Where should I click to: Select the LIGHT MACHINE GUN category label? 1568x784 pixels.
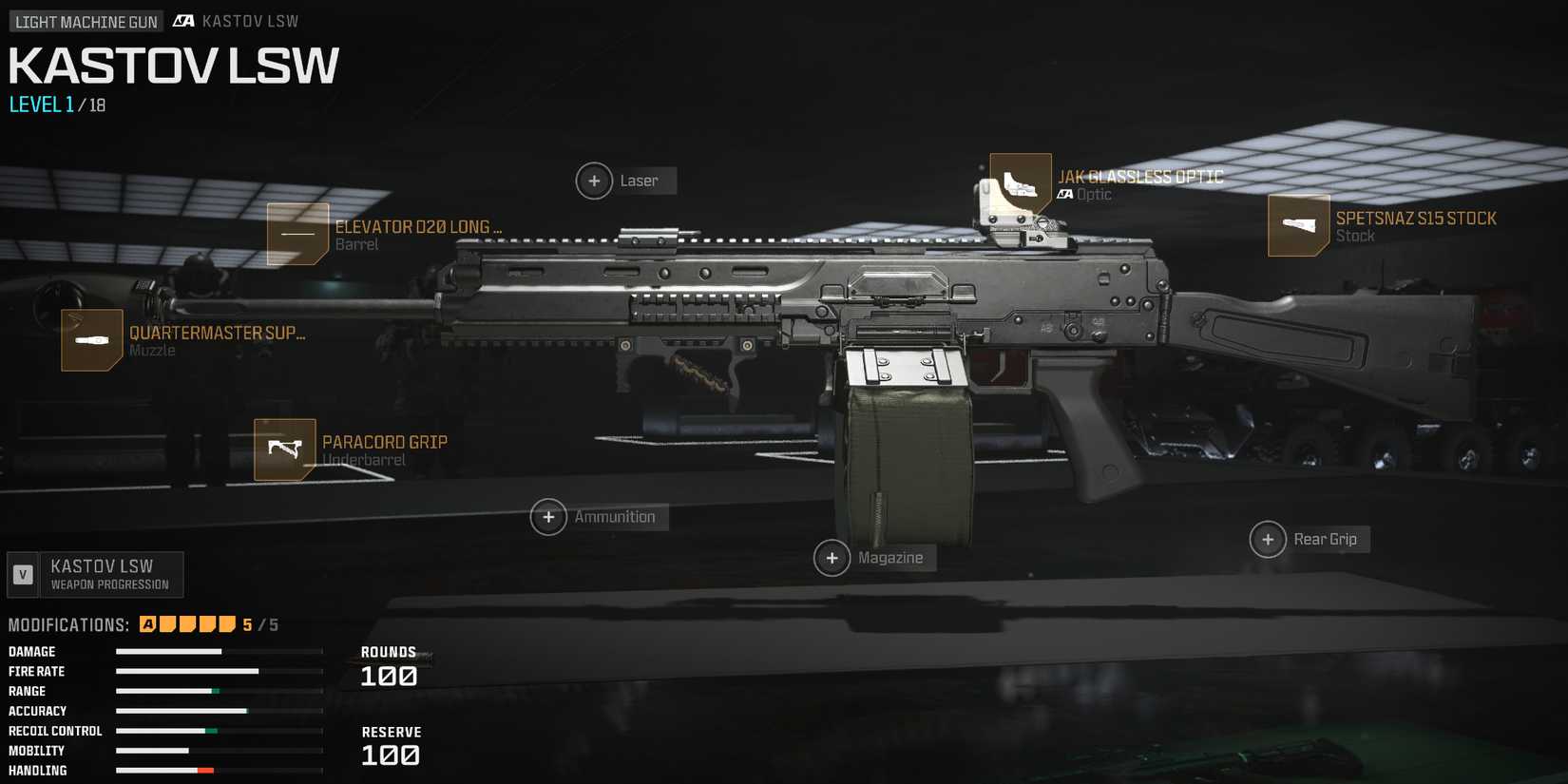85,20
